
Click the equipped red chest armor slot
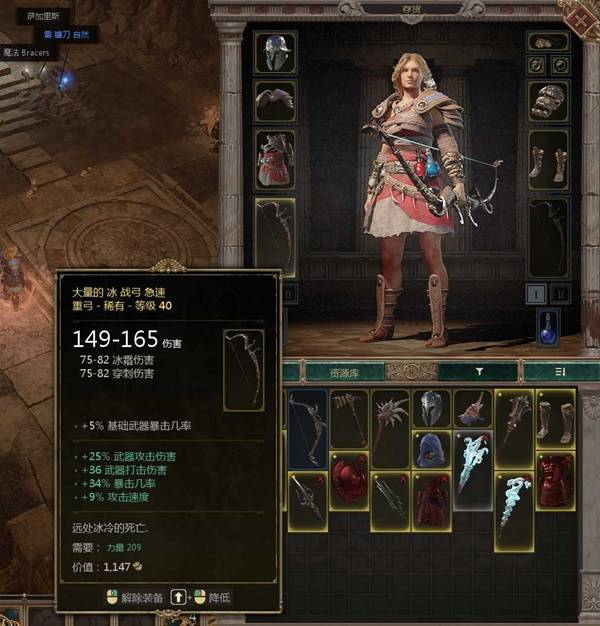pos(273,159)
